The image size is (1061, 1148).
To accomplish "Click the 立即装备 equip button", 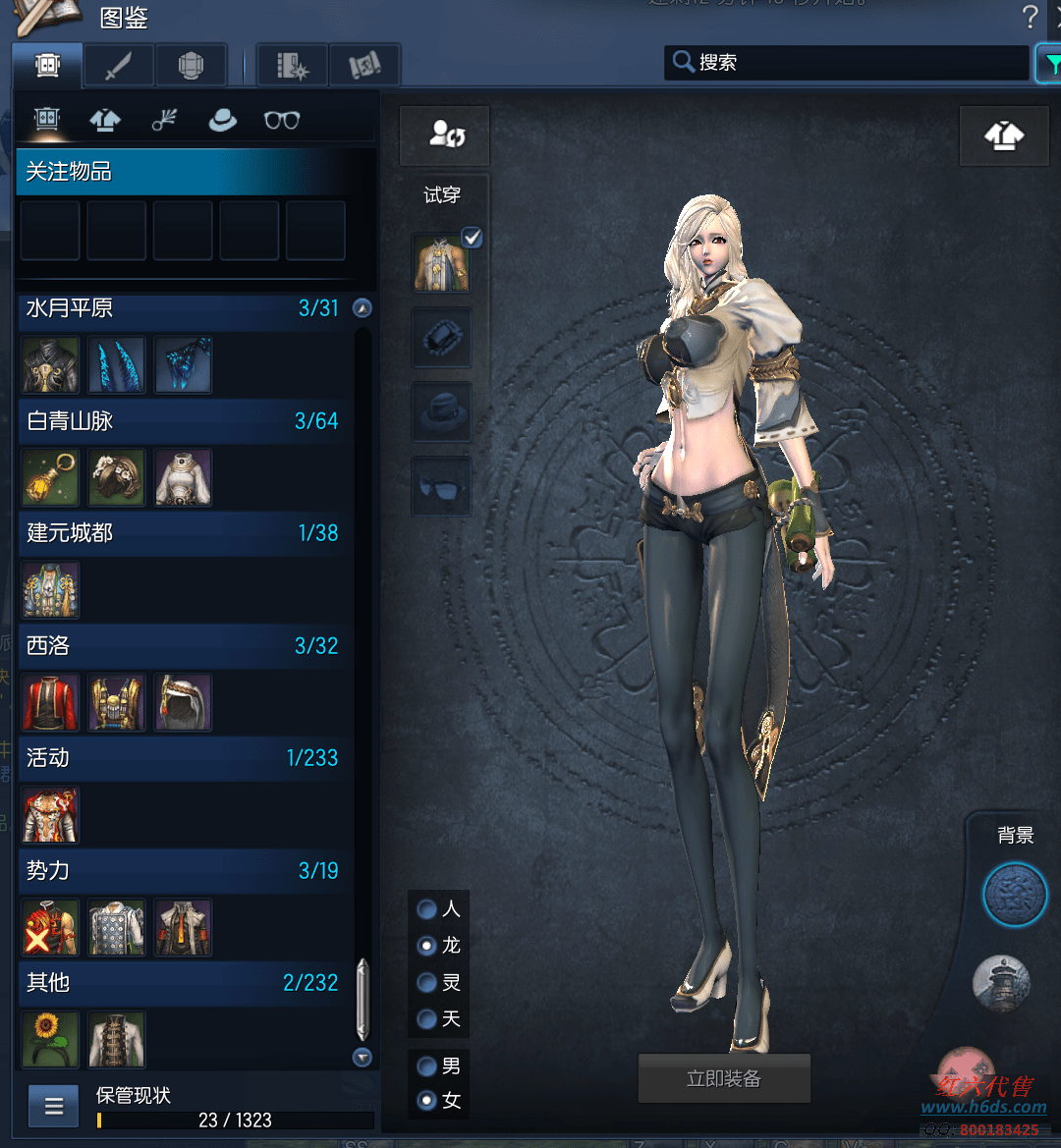I will coord(724,1078).
